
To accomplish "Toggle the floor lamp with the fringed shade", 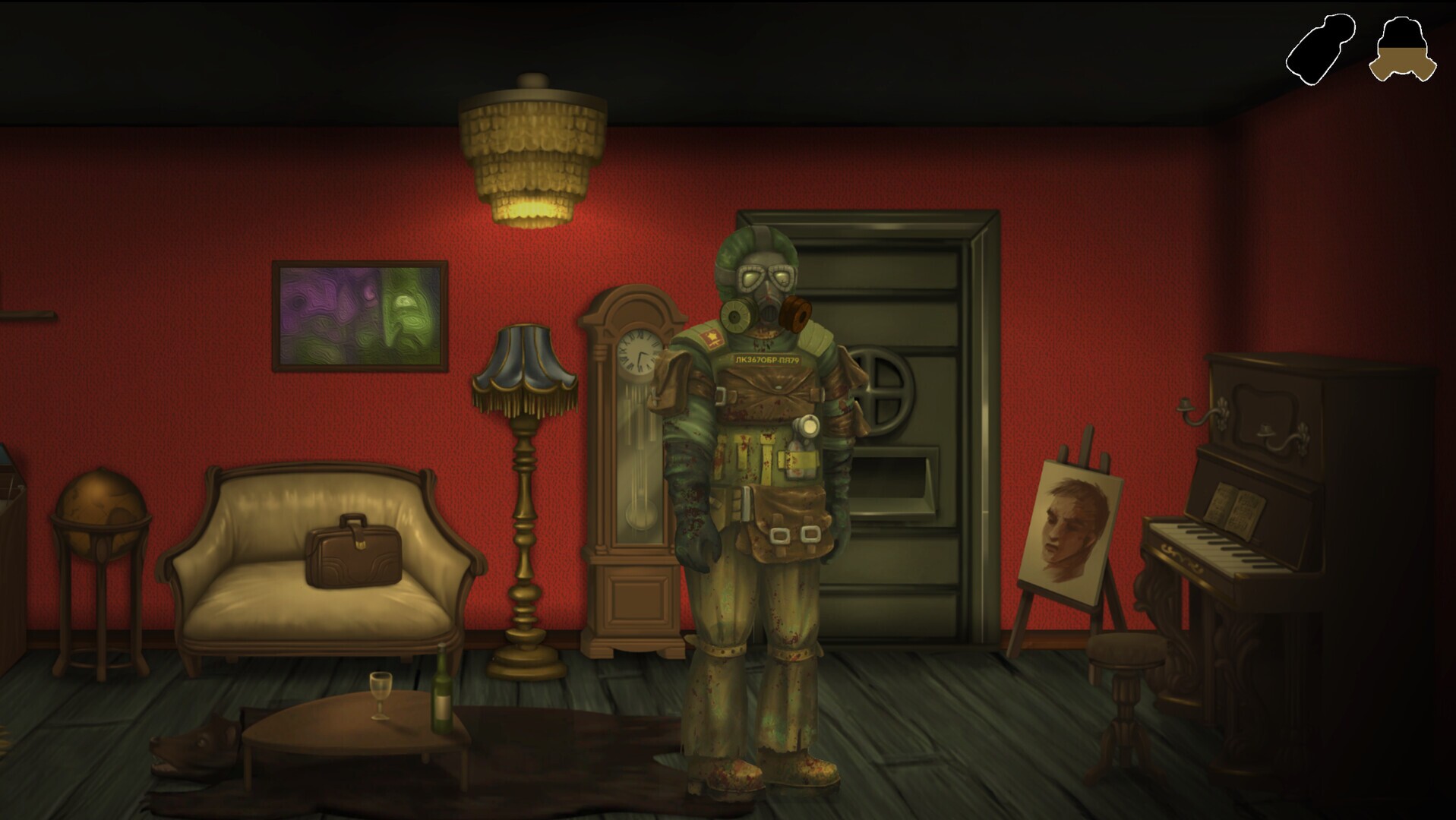I will [x=524, y=372].
